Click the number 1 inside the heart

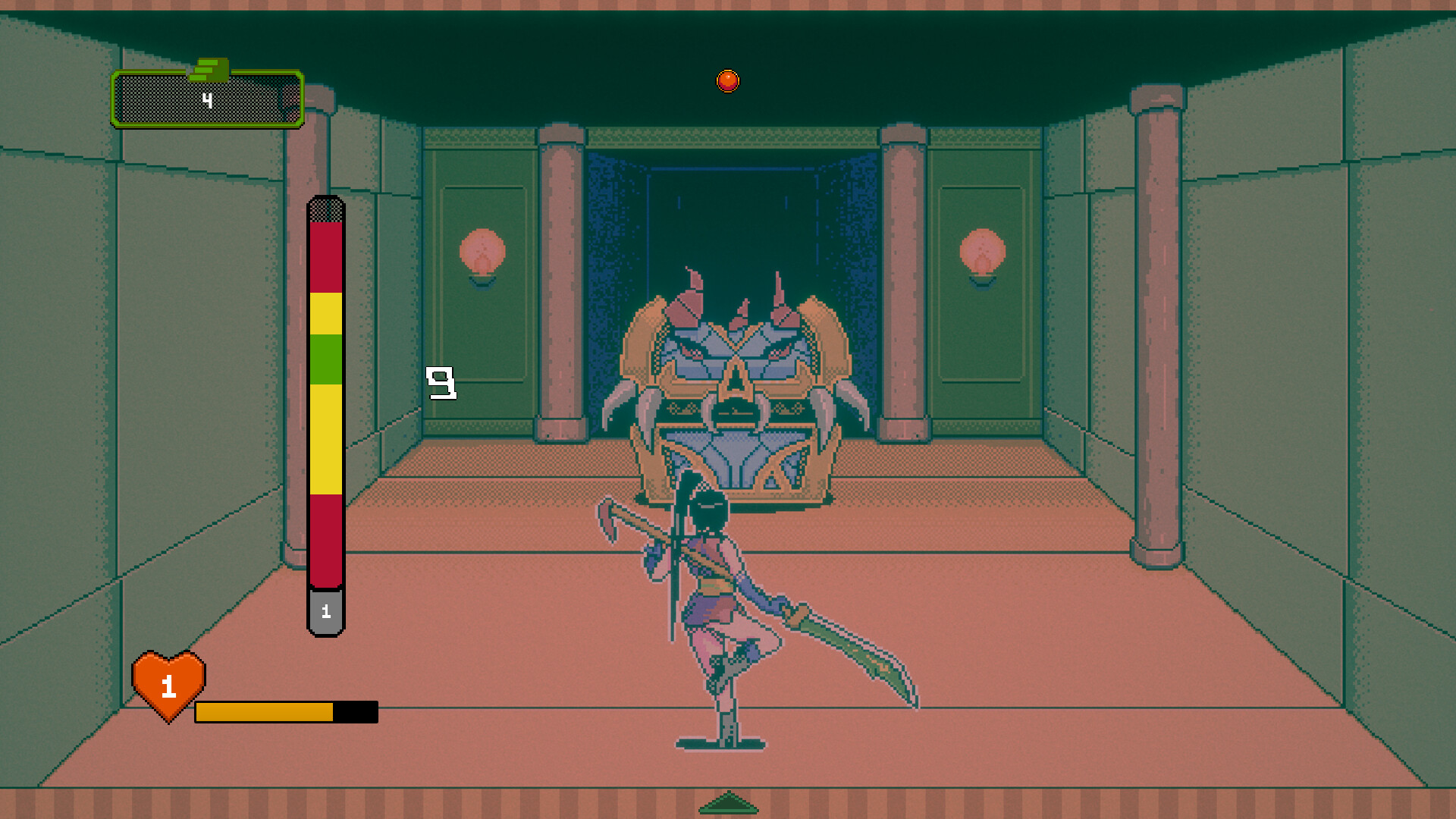click(167, 687)
